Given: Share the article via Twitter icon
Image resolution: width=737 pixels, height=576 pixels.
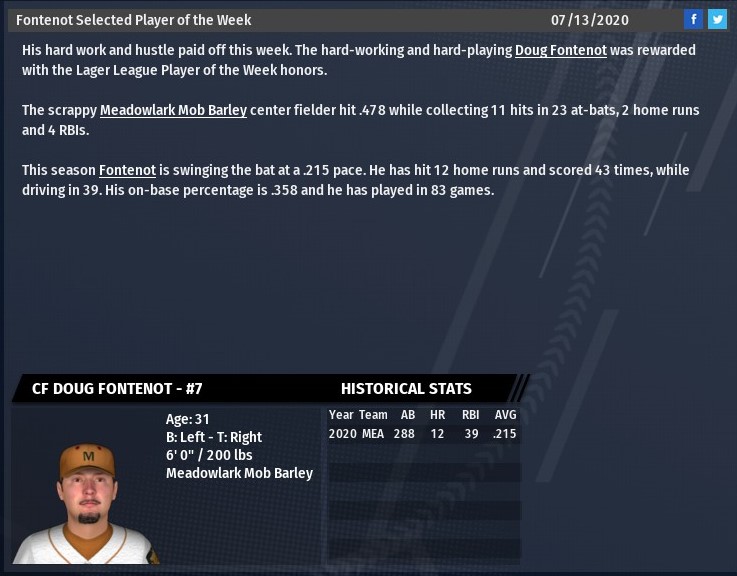Looking at the screenshot, I should (717, 19).
